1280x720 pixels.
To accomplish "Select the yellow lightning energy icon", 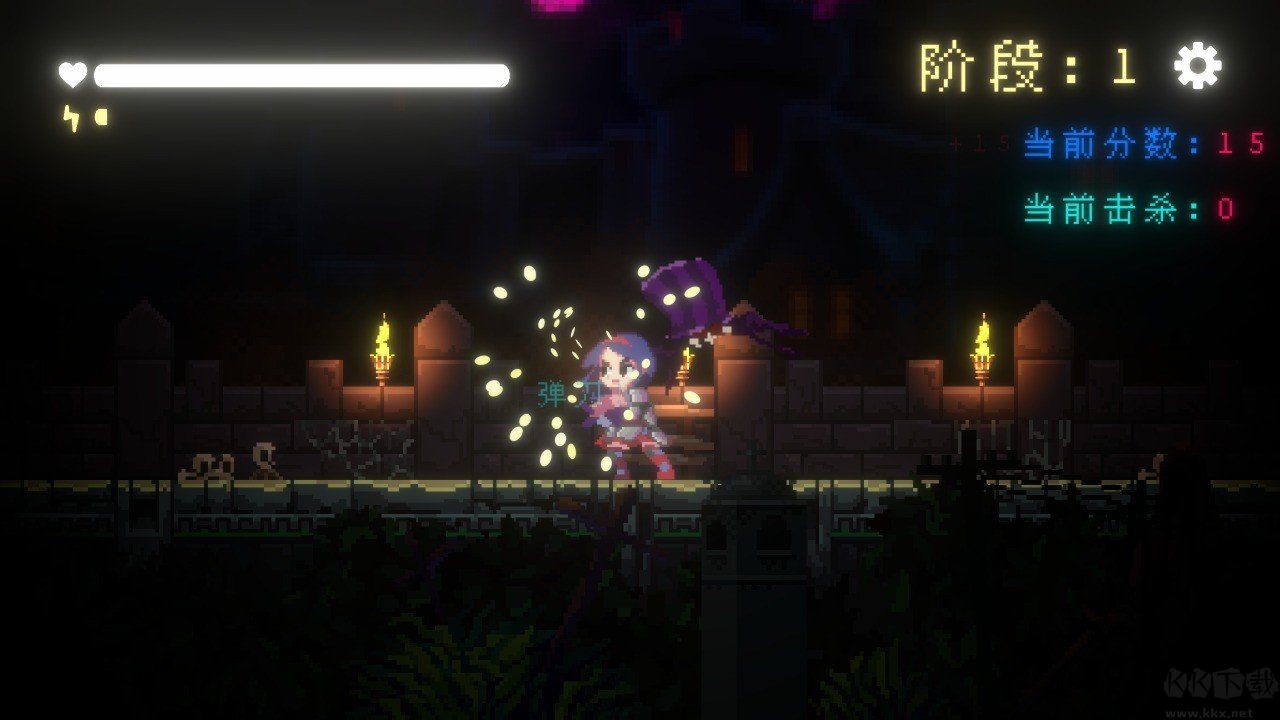I will pos(70,117).
